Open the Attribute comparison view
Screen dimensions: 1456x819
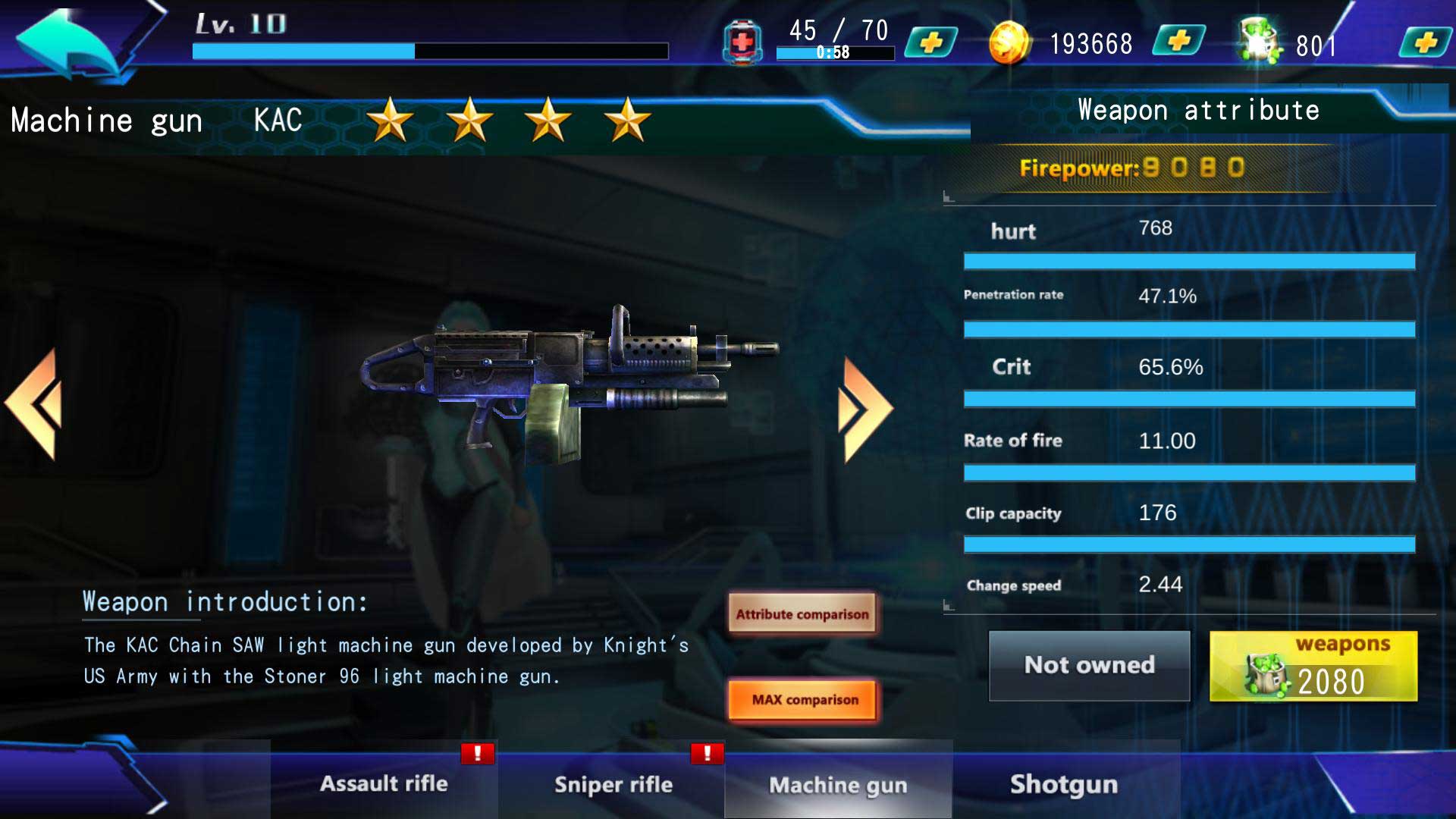coord(802,614)
